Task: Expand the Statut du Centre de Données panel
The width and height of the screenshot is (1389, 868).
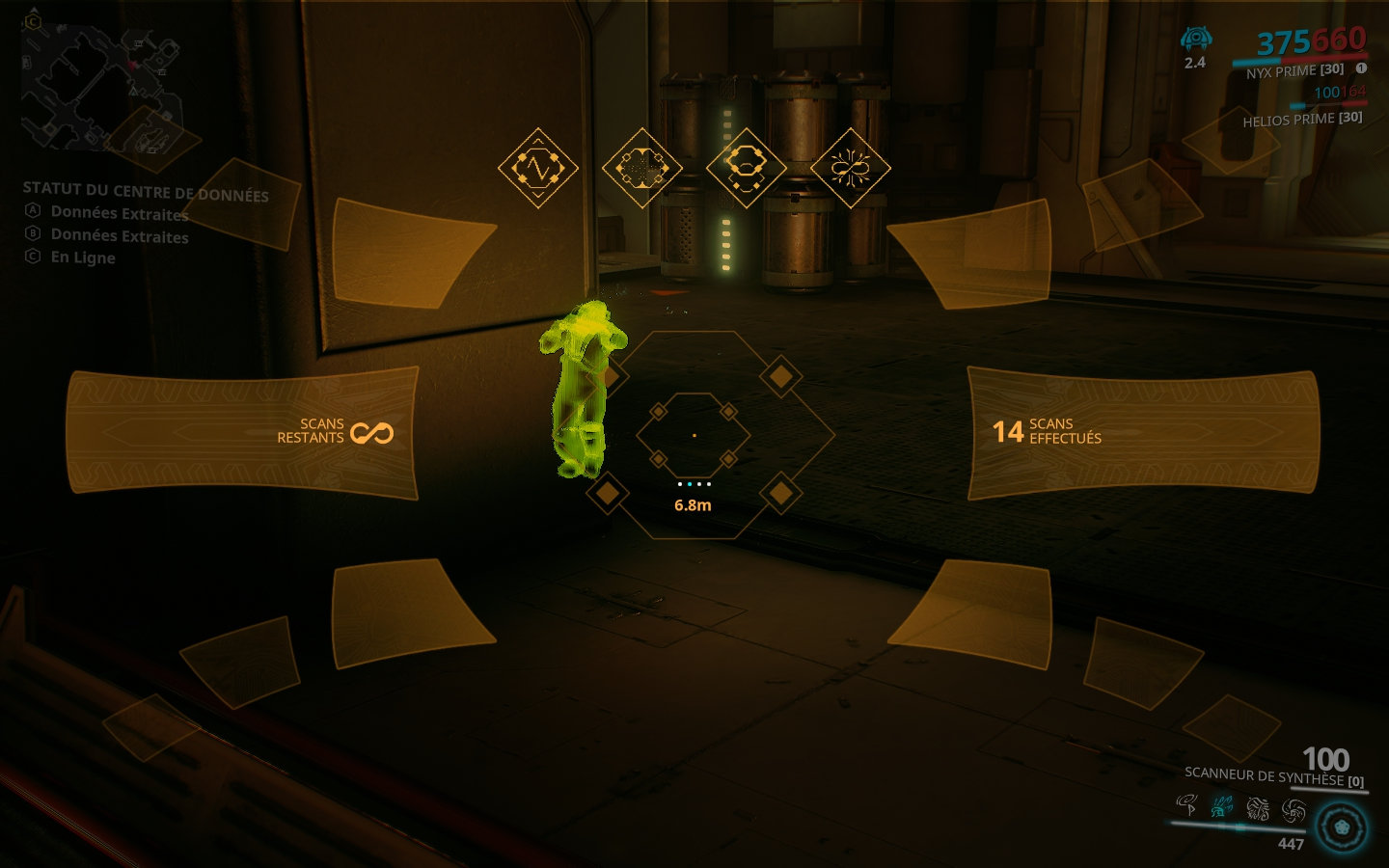Action: click(x=146, y=193)
